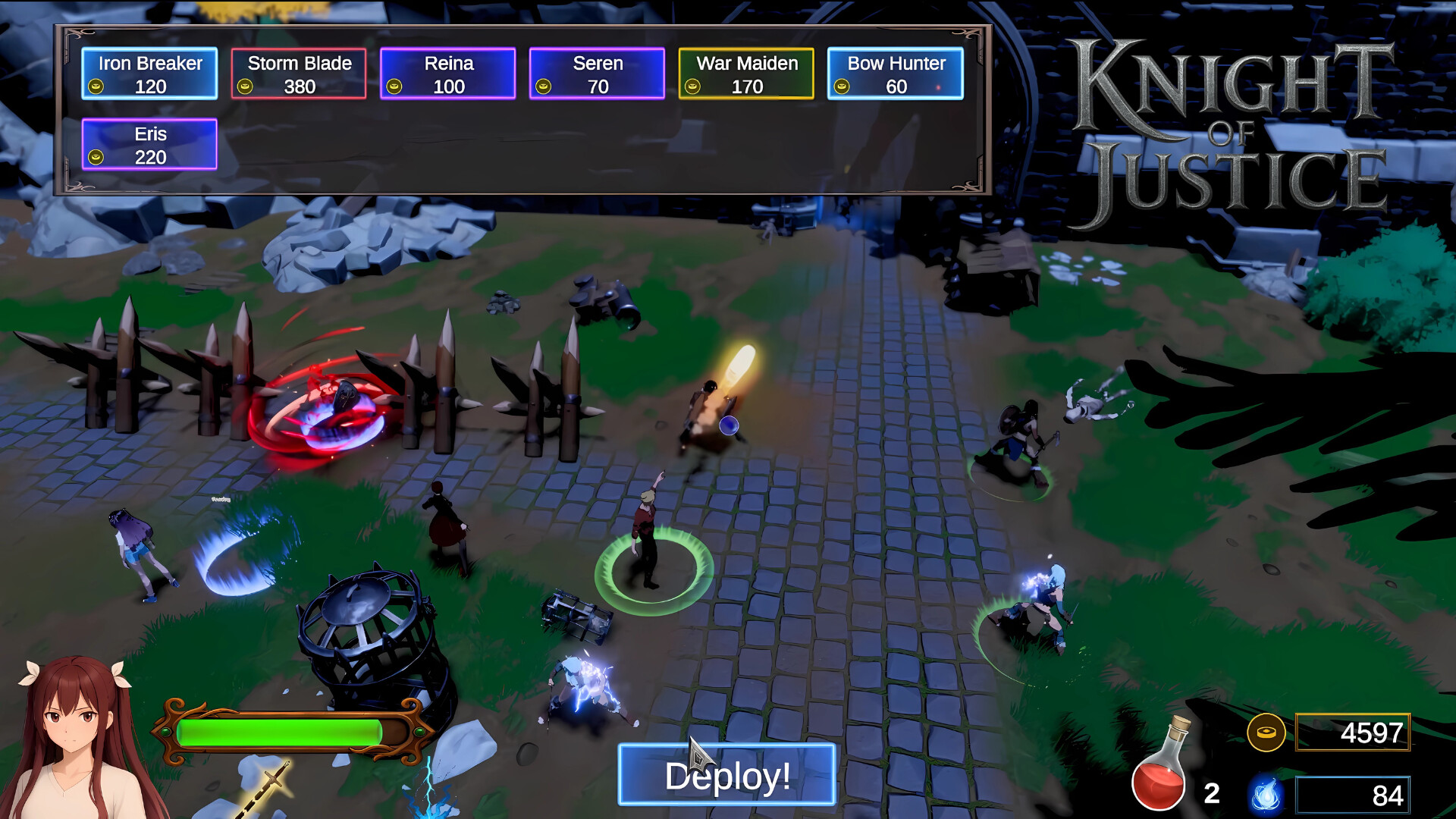Click the coin icon on Eris's card
The image size is (1456, 819).
click(97, 158)
